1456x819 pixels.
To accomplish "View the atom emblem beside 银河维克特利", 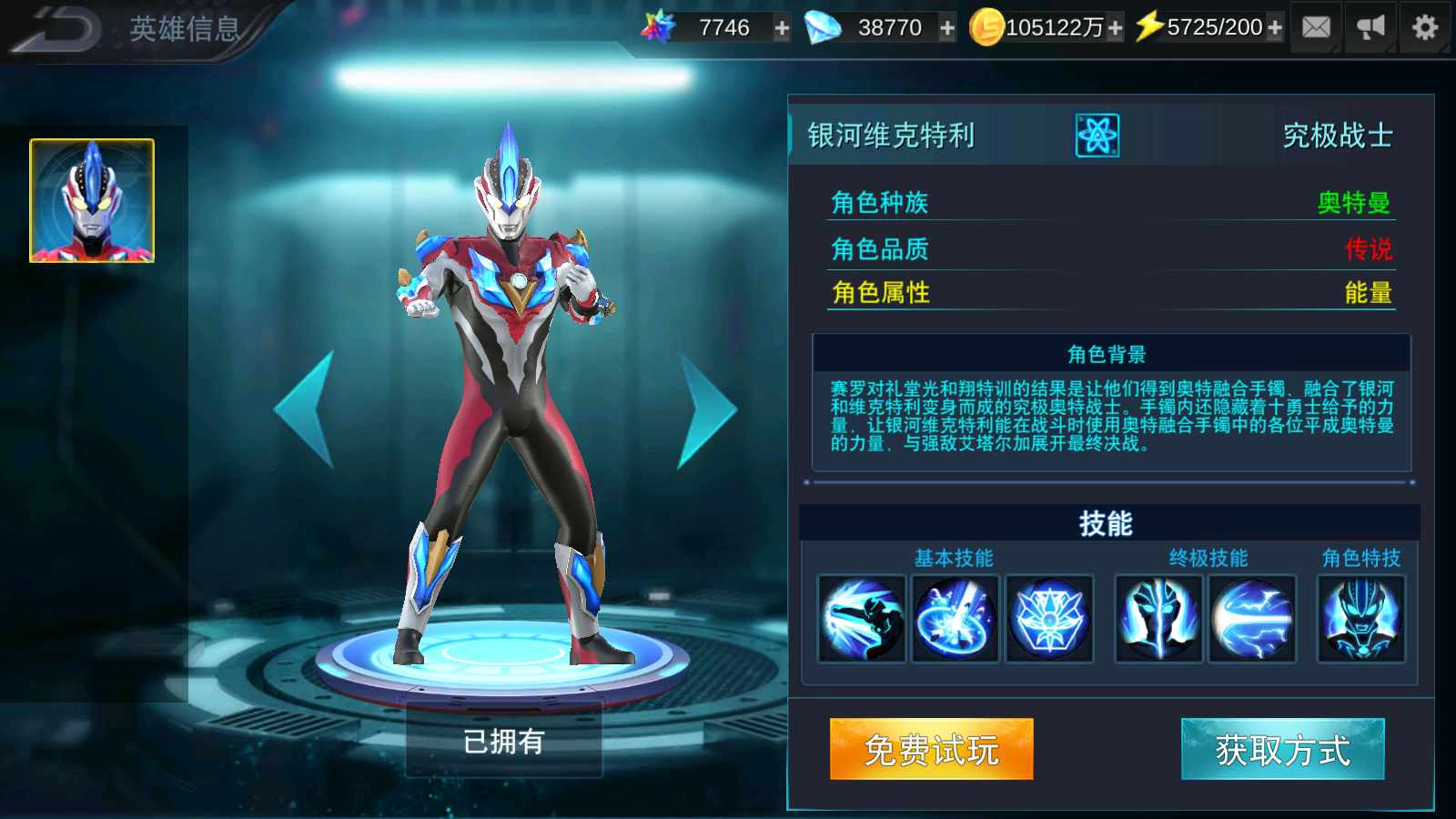I will tap(1097, 136).
